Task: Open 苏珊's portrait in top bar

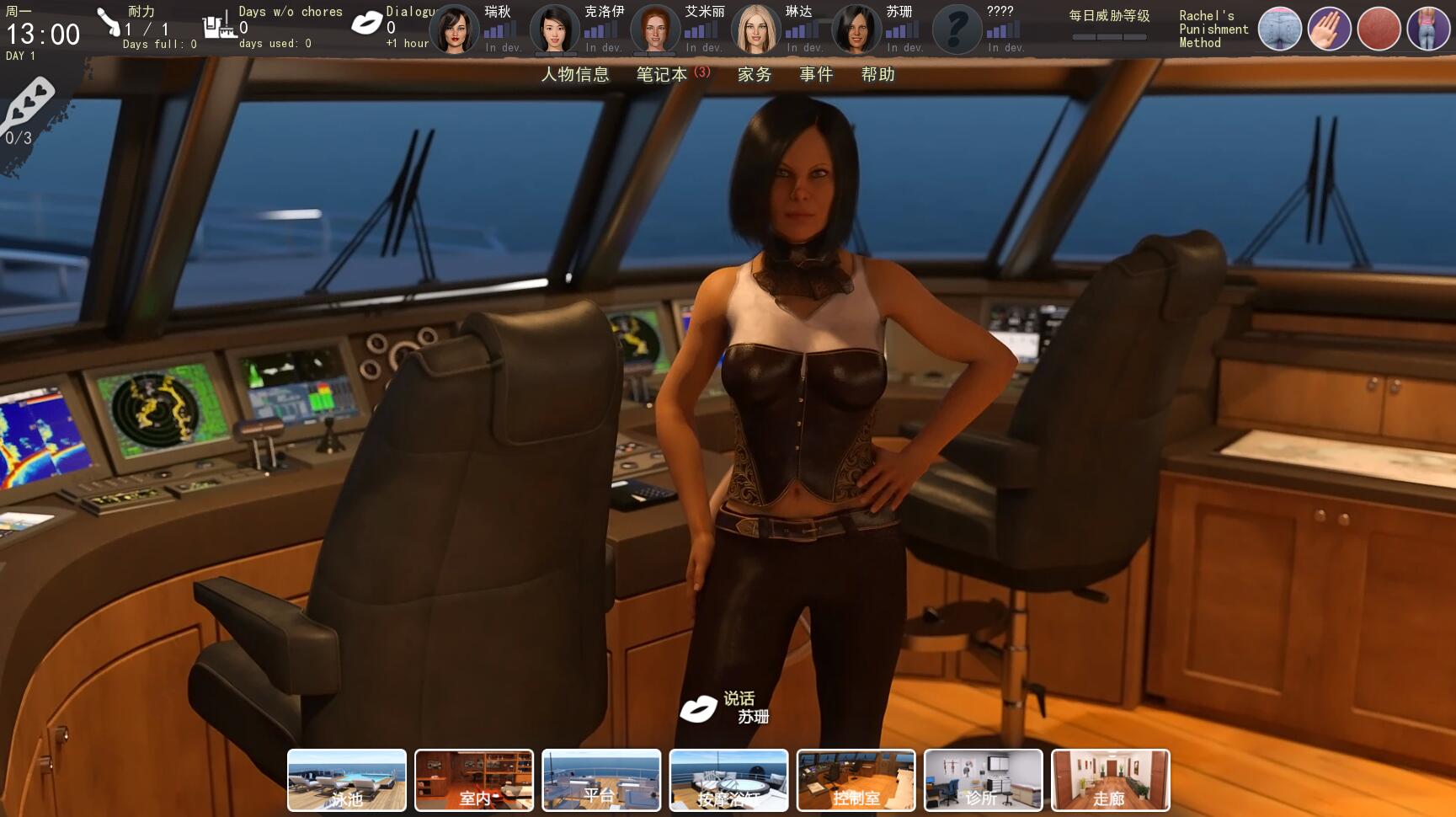Action: pyautogui.click(x=856, y=29)
